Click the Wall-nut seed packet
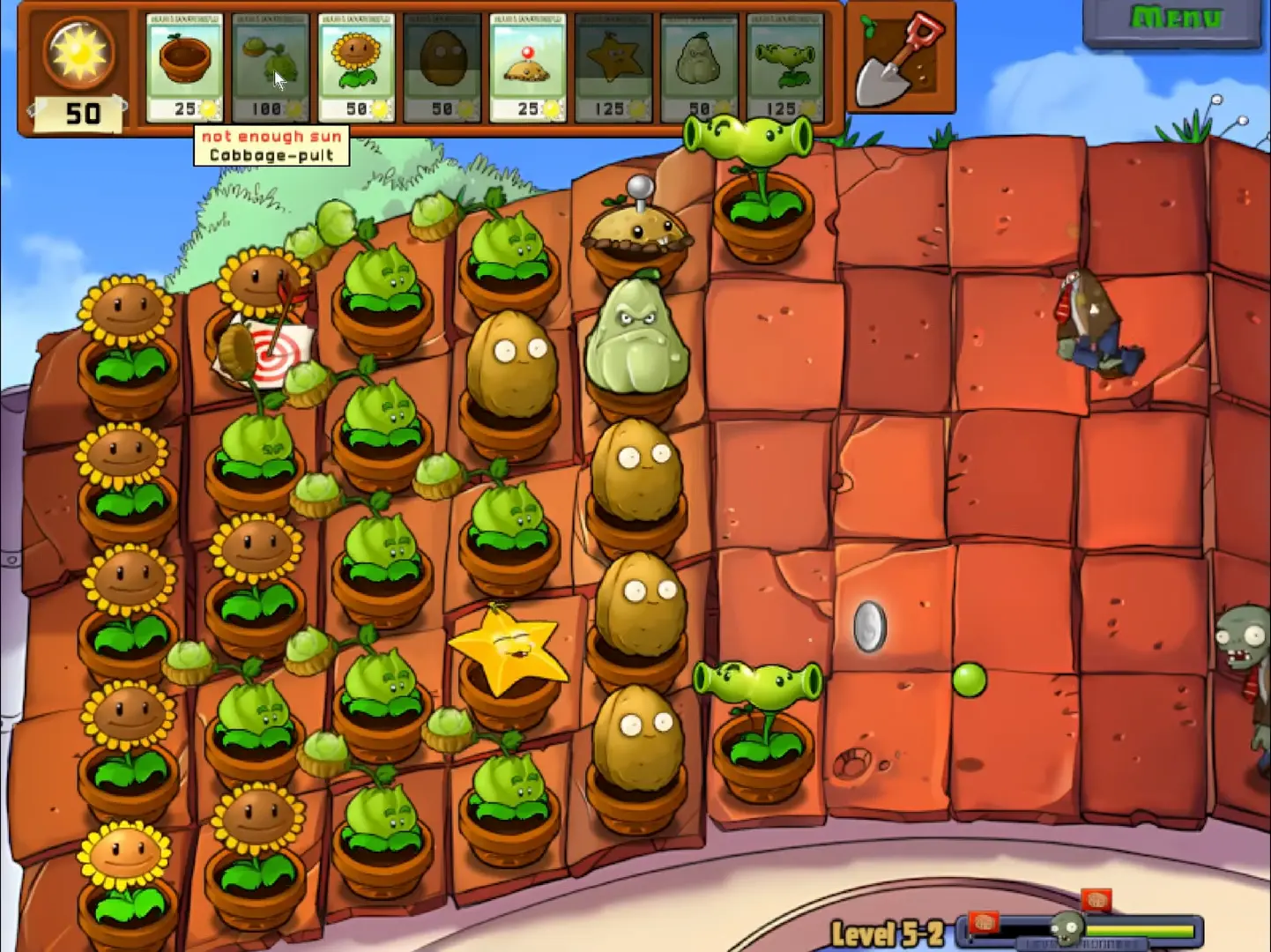The height and width of the screenshot is (952, 1271). coord(442,67)
